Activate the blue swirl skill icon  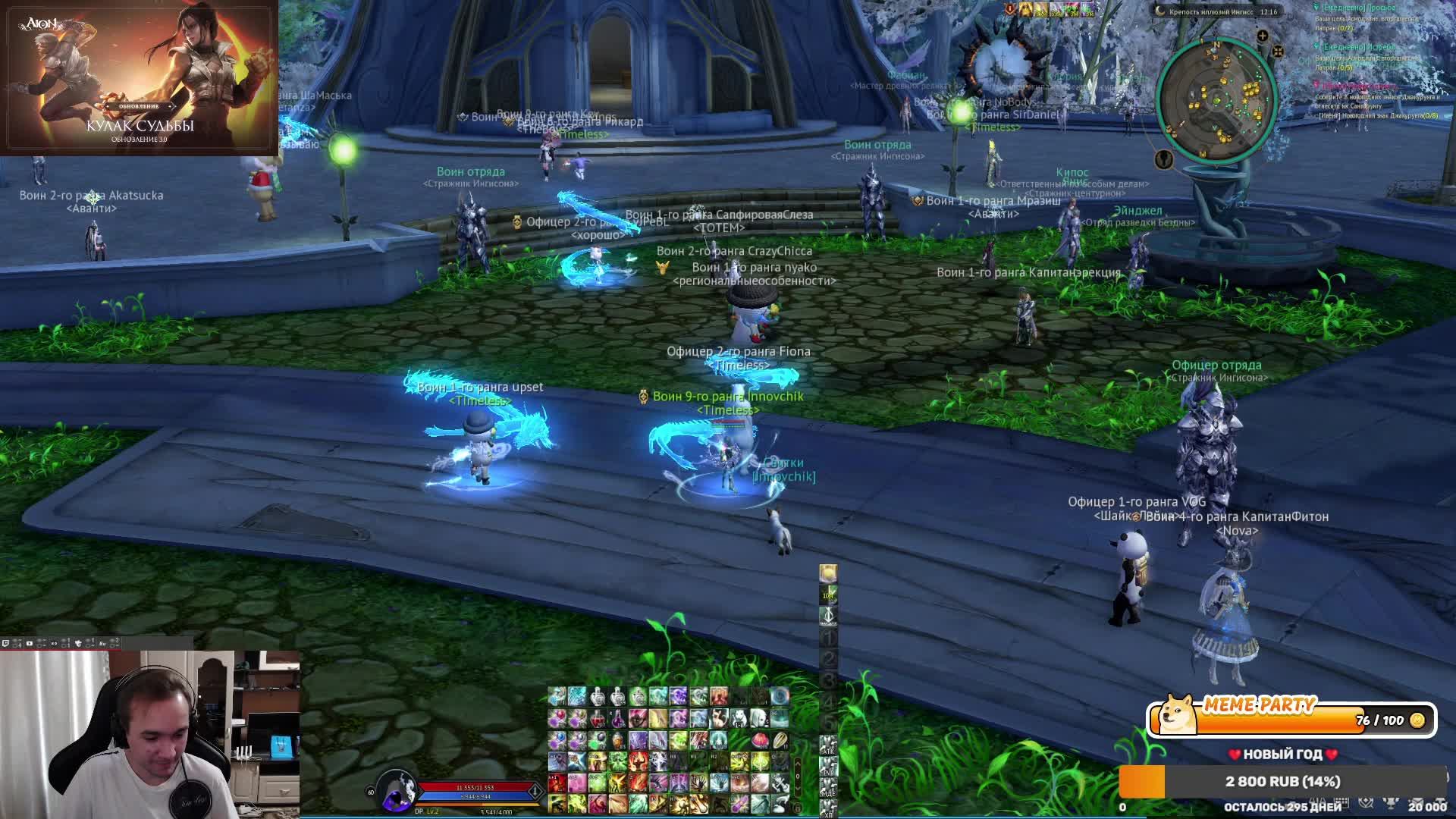click(x=780, y=696)
